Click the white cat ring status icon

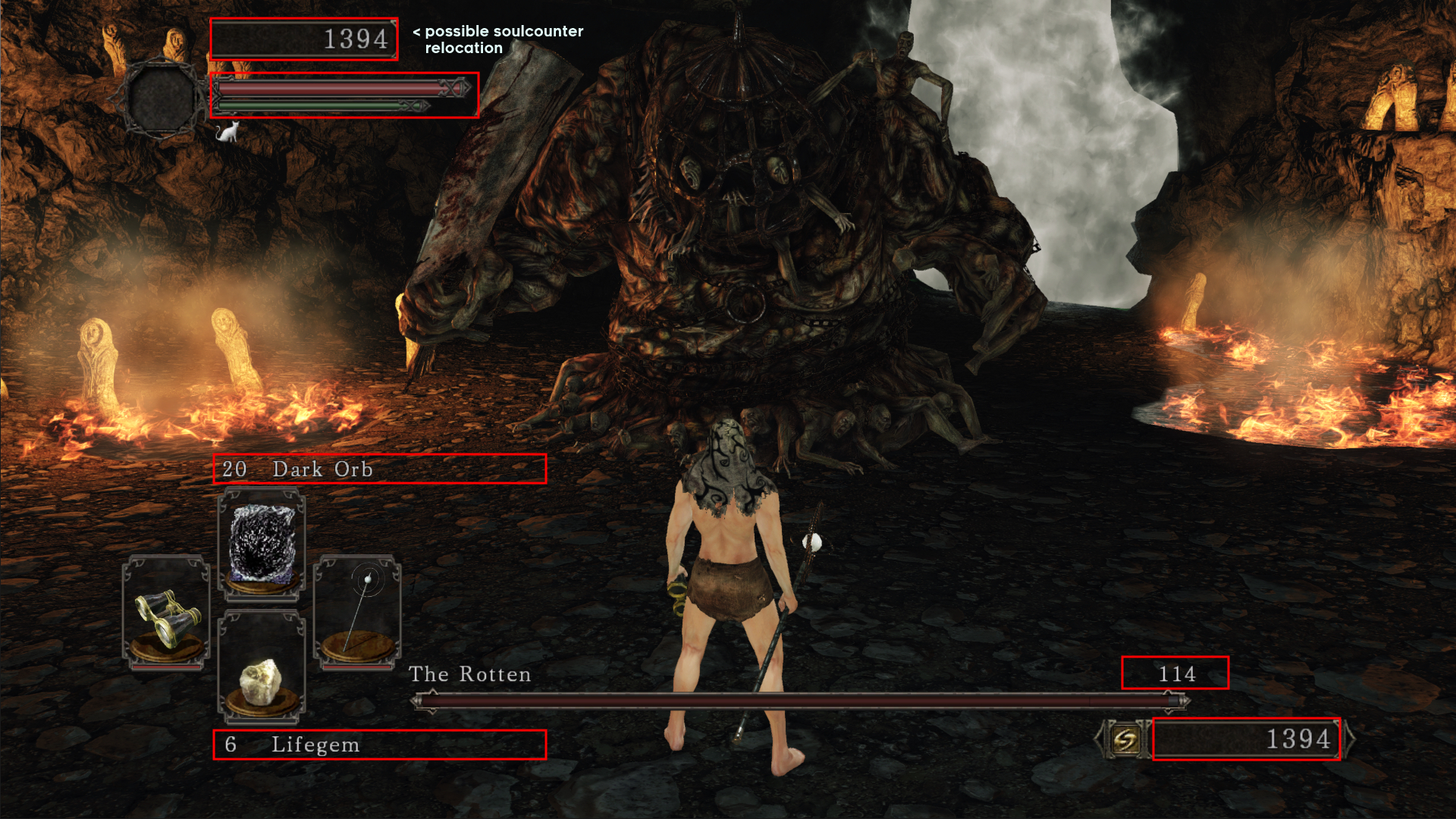(x=227, y=132)
